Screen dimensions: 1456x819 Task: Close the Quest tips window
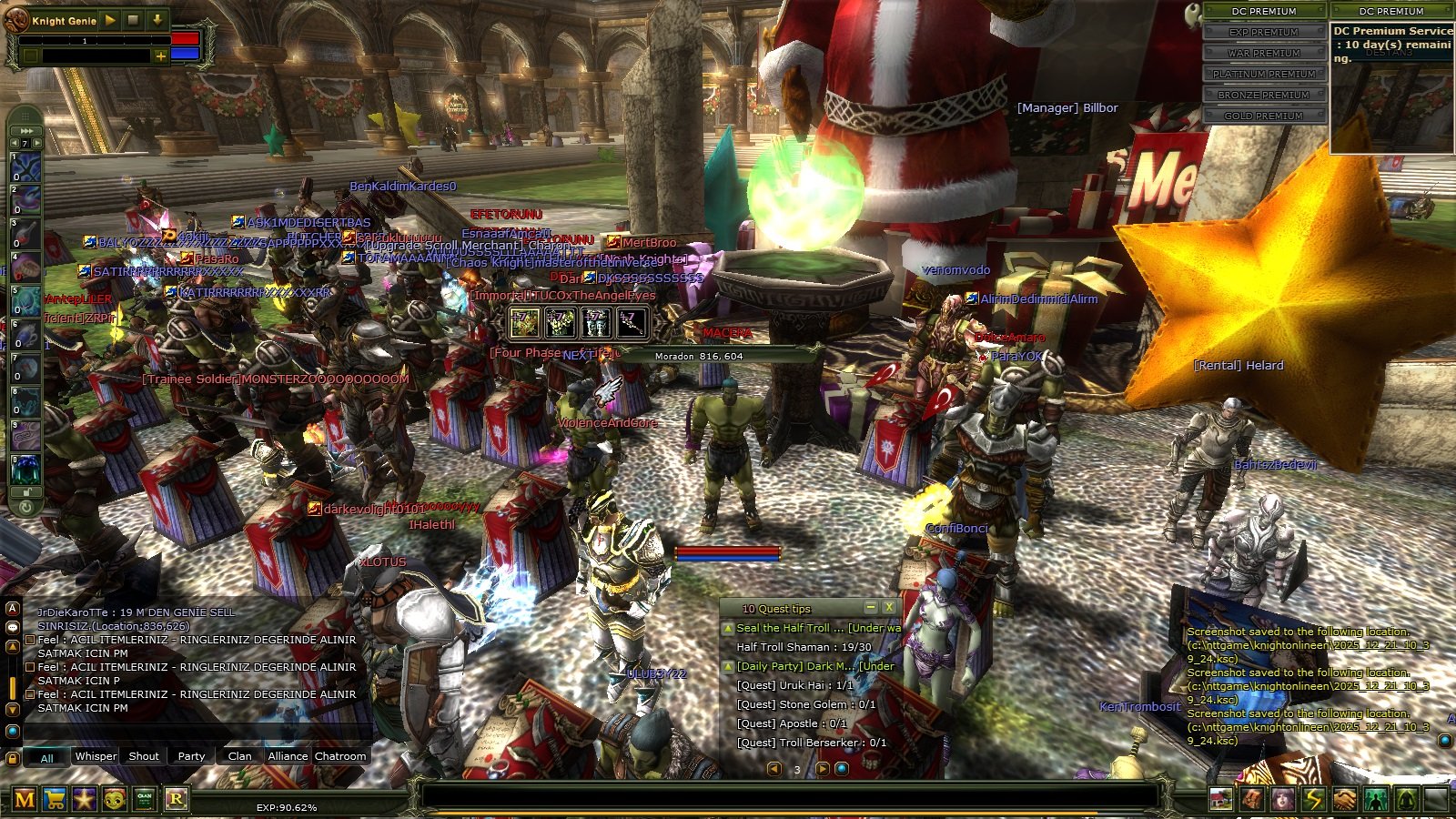point(889,607)
